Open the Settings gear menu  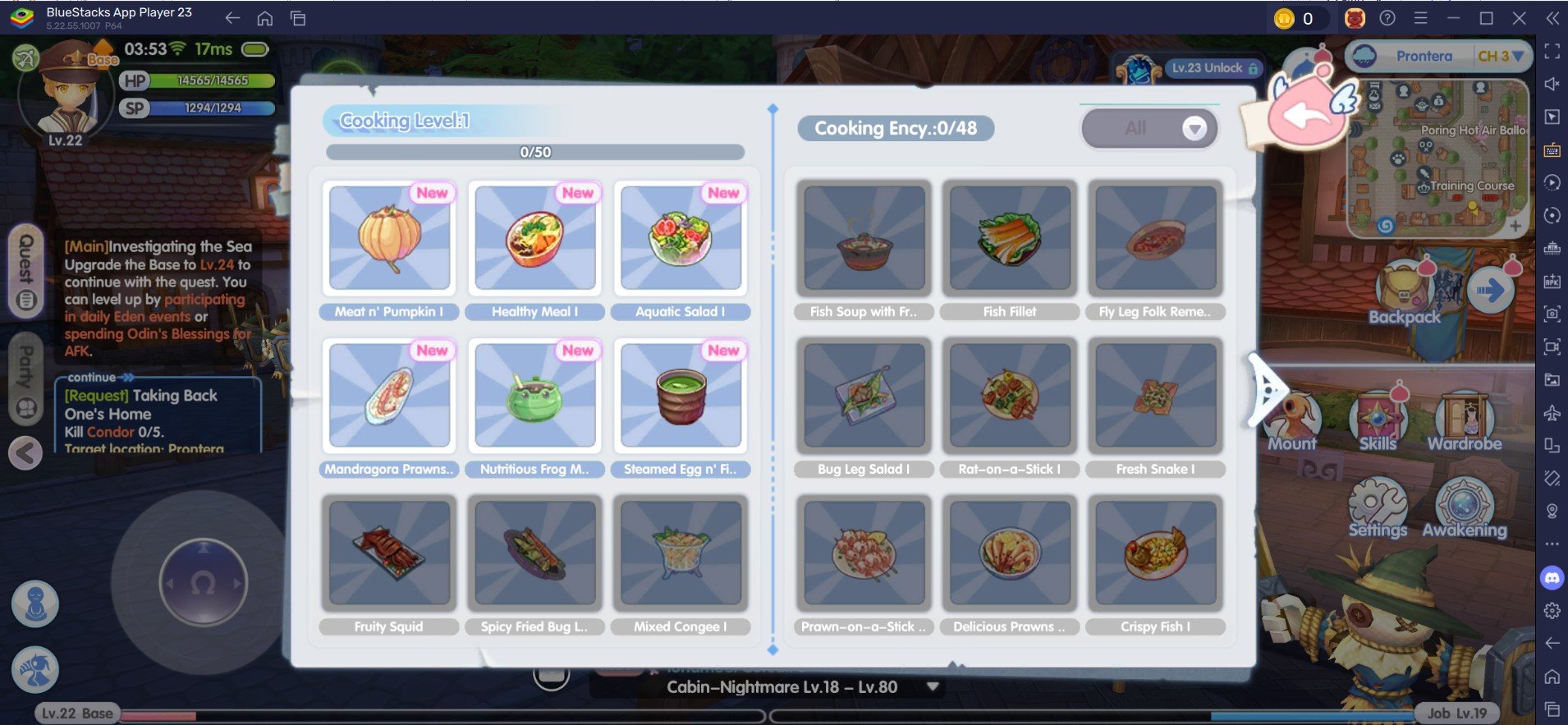(1378, 507)
